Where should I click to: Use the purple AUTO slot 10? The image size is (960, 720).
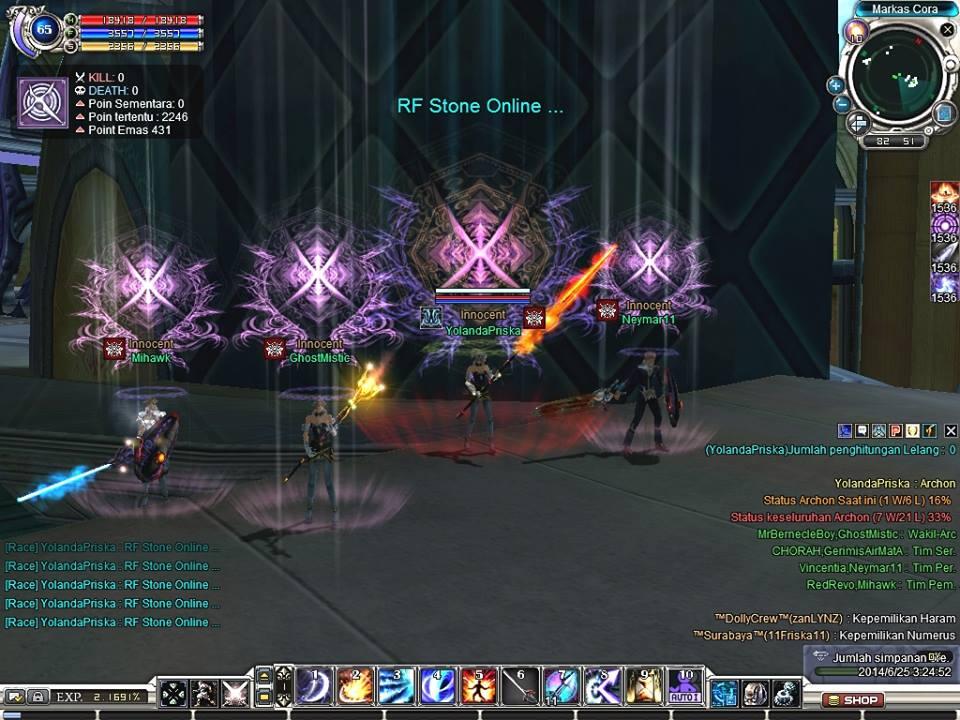pos(686,688)
